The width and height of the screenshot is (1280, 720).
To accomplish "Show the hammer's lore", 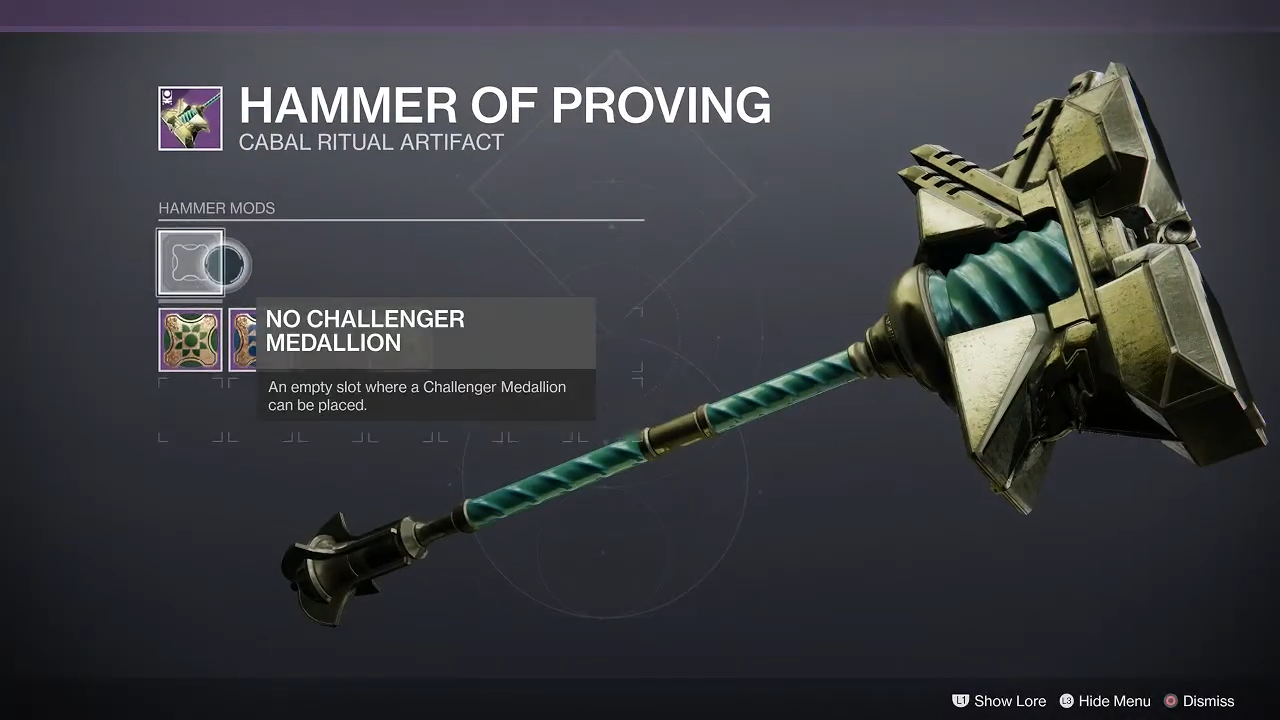I will (x=998, y=701).
